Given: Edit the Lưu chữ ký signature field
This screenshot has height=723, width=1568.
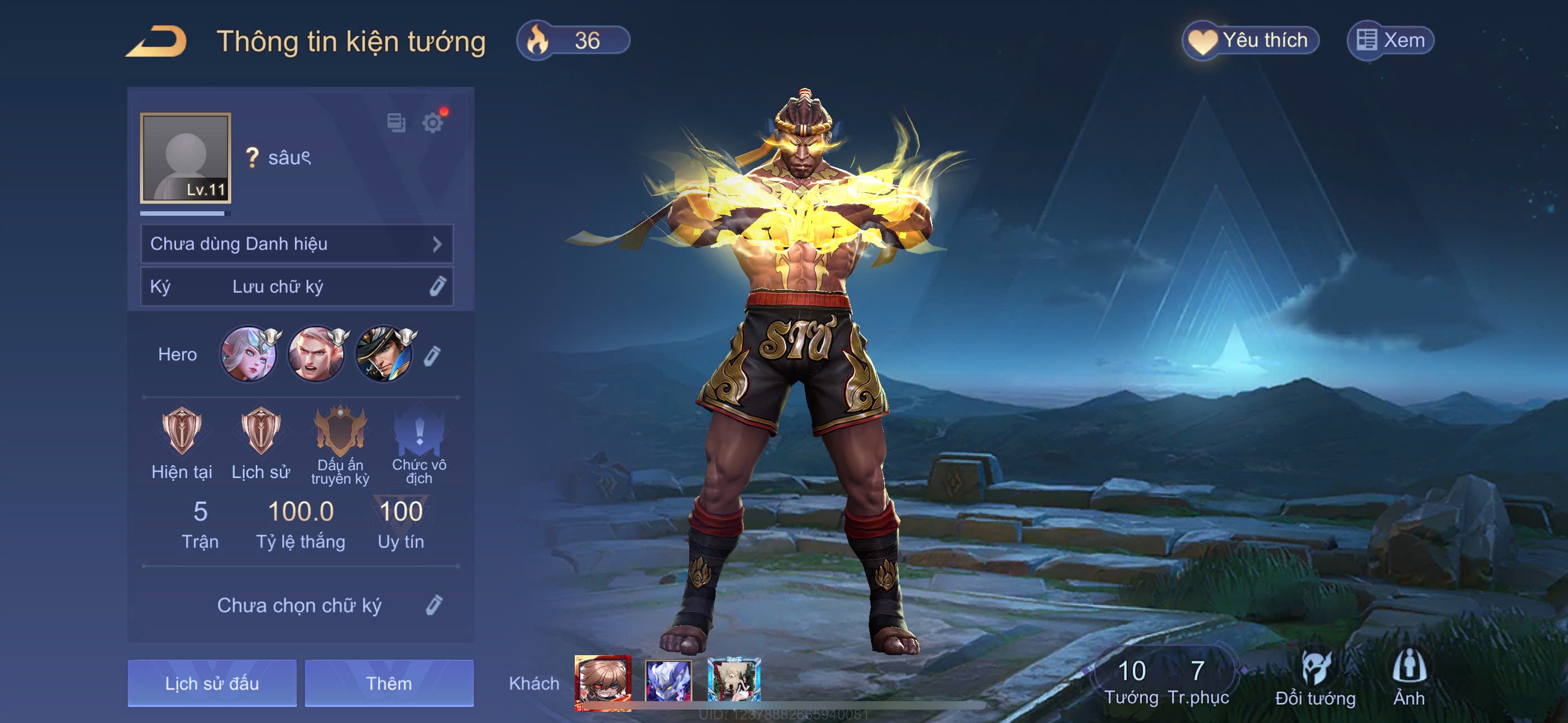Looking at the screenshot, I should [x=437, y=286].
